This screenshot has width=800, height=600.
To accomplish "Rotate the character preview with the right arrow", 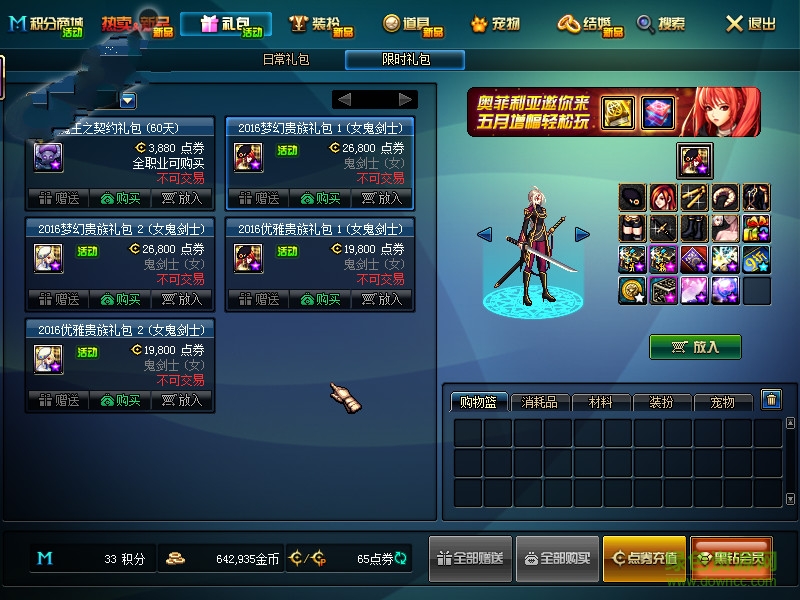I will point(582,234).
